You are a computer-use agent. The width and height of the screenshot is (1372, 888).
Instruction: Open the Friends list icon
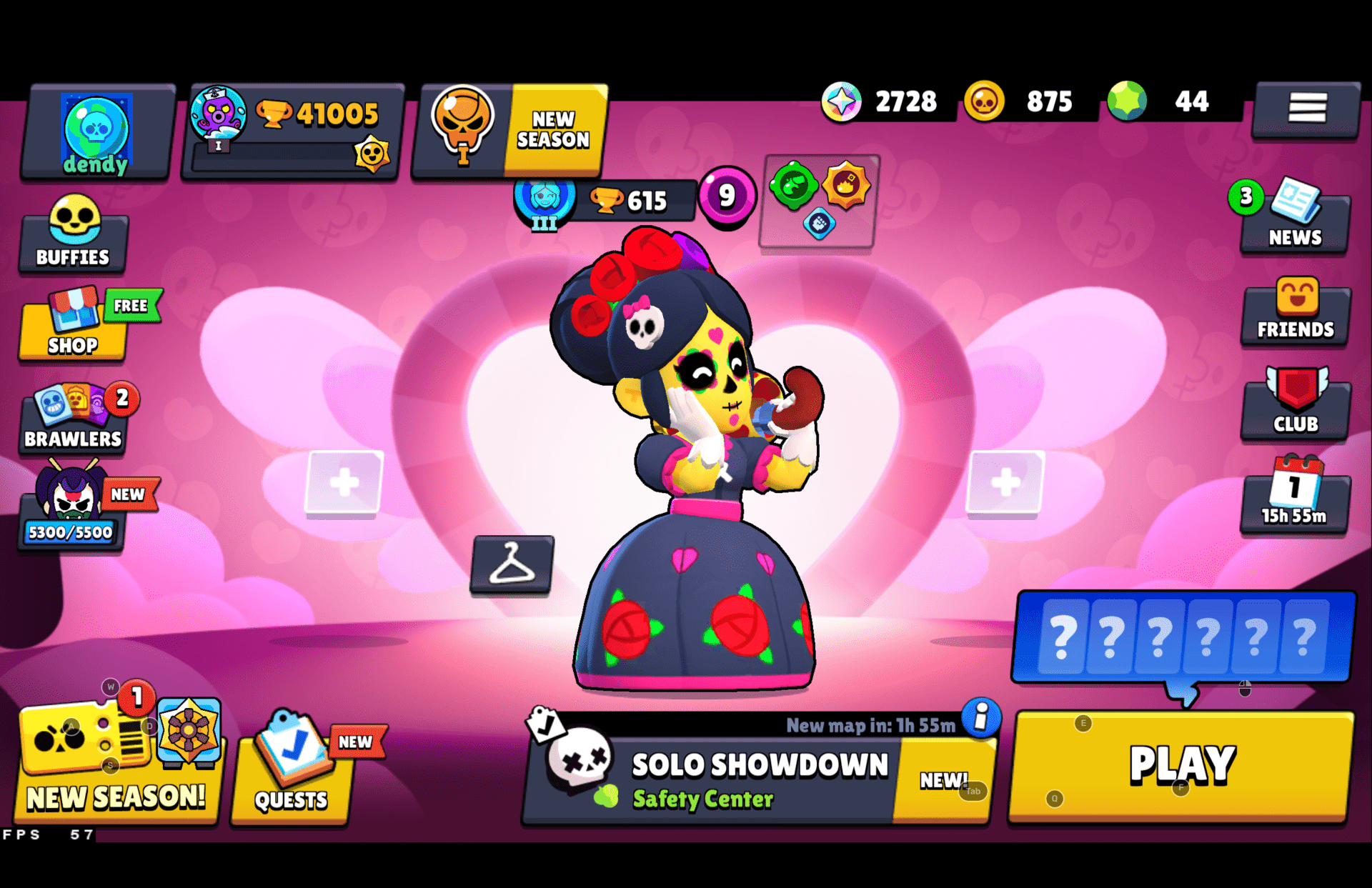pos(1295,314)
